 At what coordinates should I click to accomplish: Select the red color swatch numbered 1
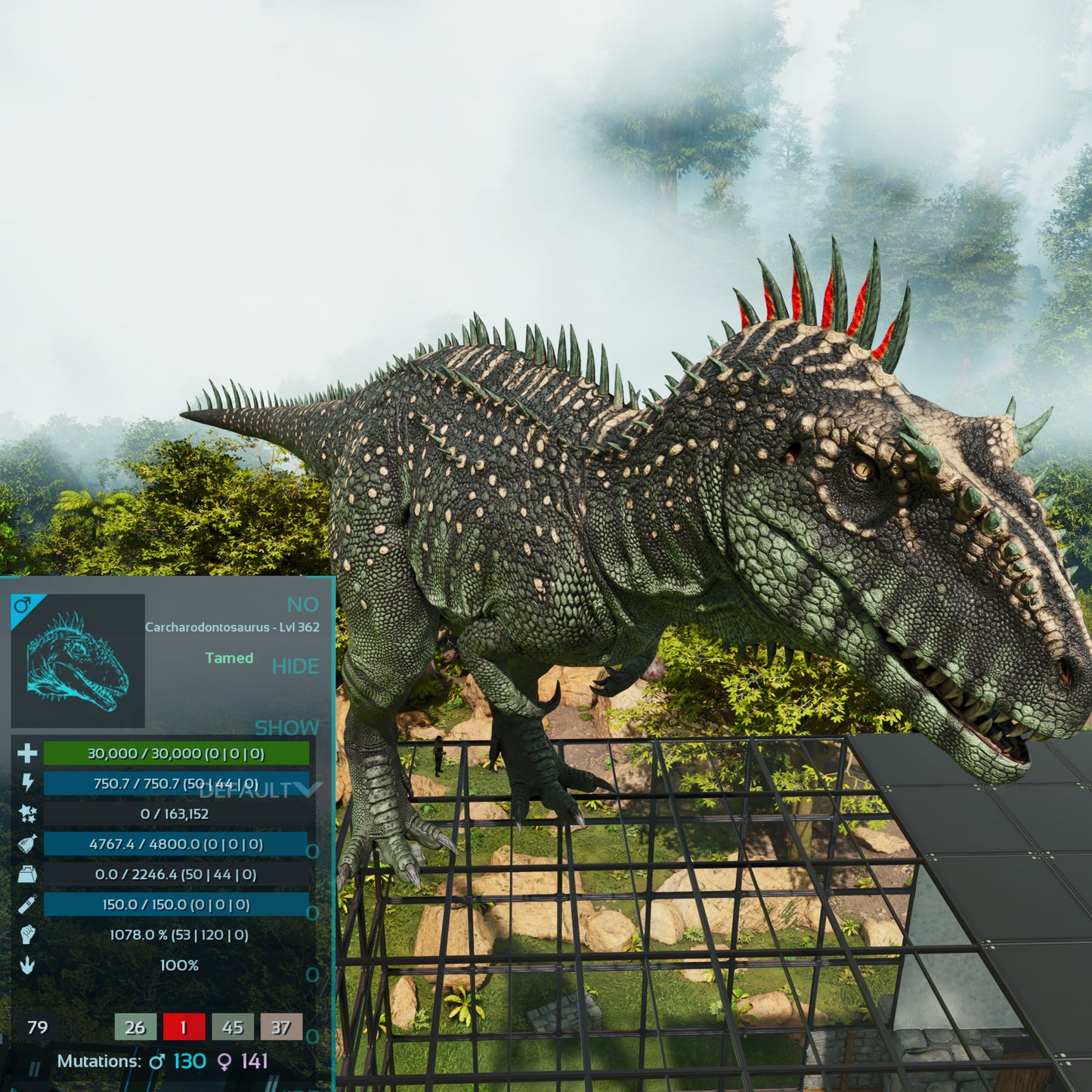tap(183, 1027)
